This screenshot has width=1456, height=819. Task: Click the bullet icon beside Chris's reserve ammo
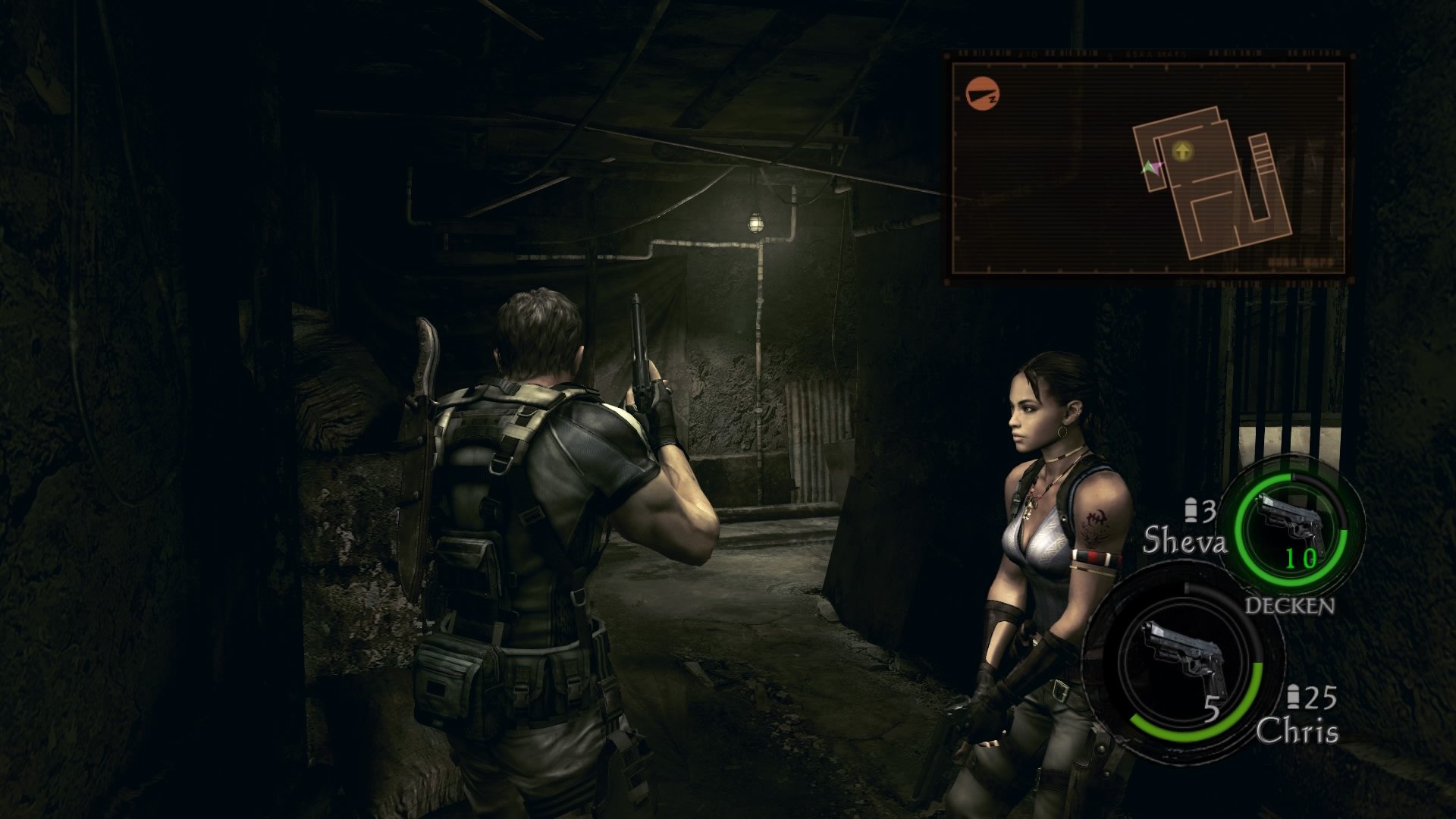coord(1295,695)
